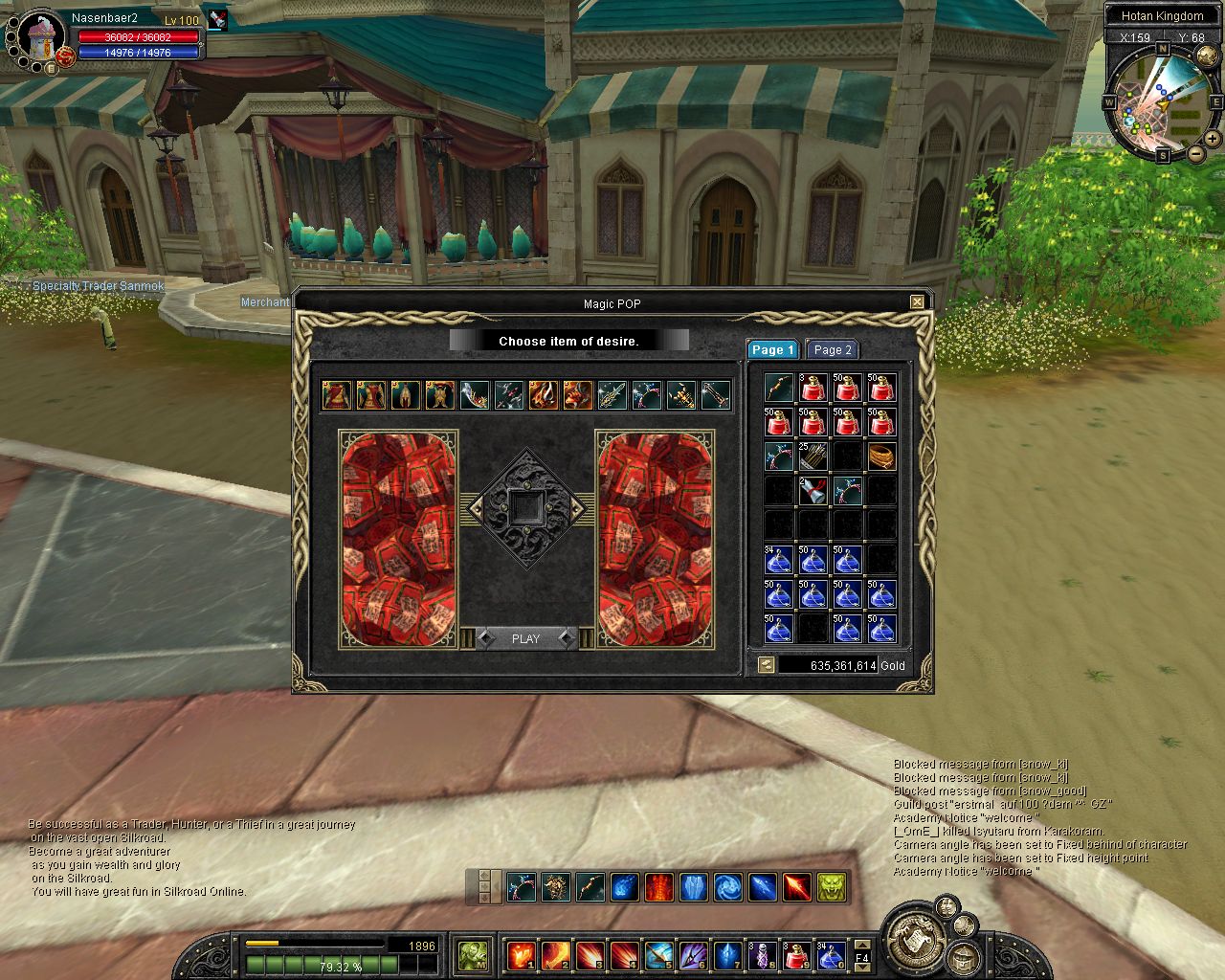
Task: Zoom out the minimap with the minus button
Action: 1196,153
